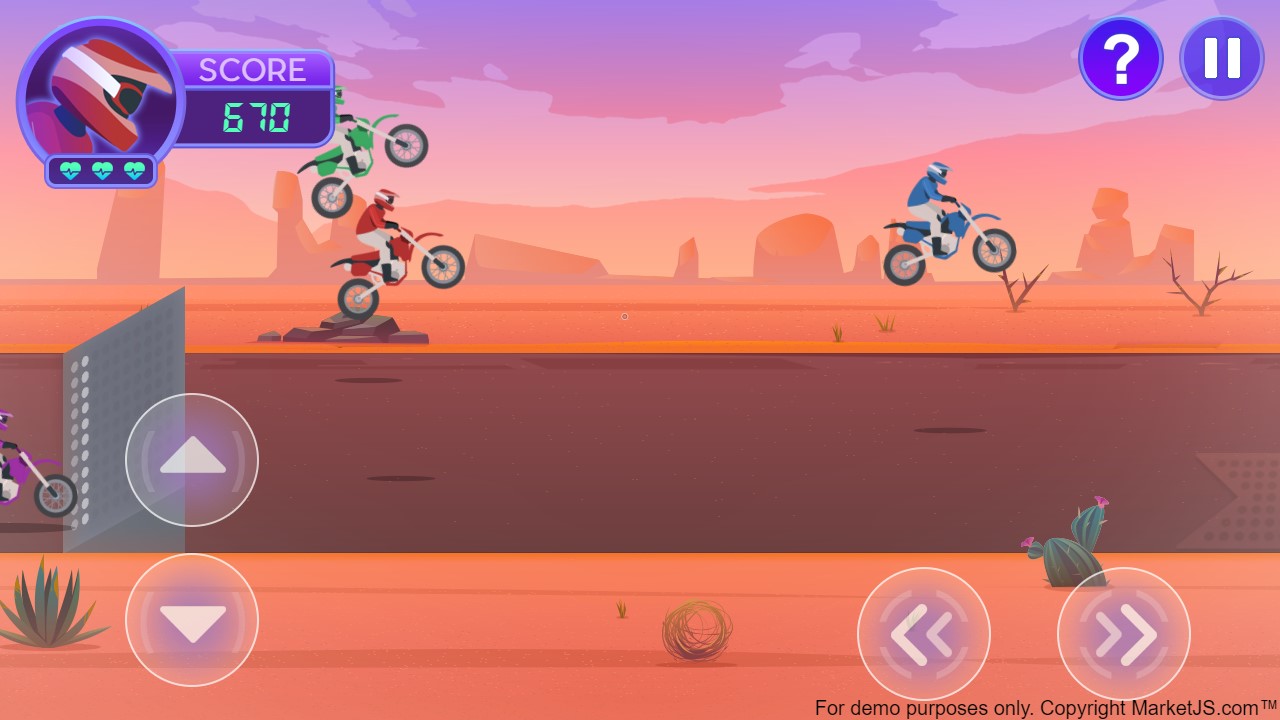Open the help menu via question mark icon
The width and height of the screenshot is (1280, 720).
[1121, 58]
